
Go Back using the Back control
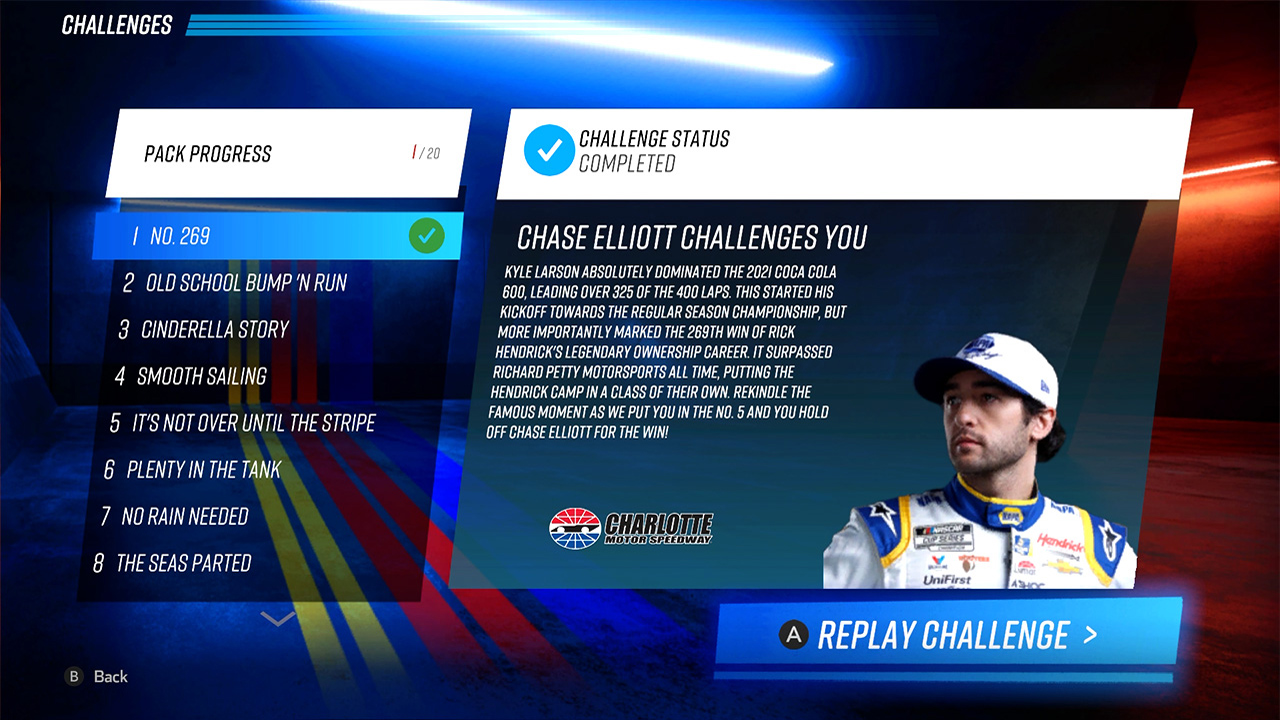coord(105,677)
